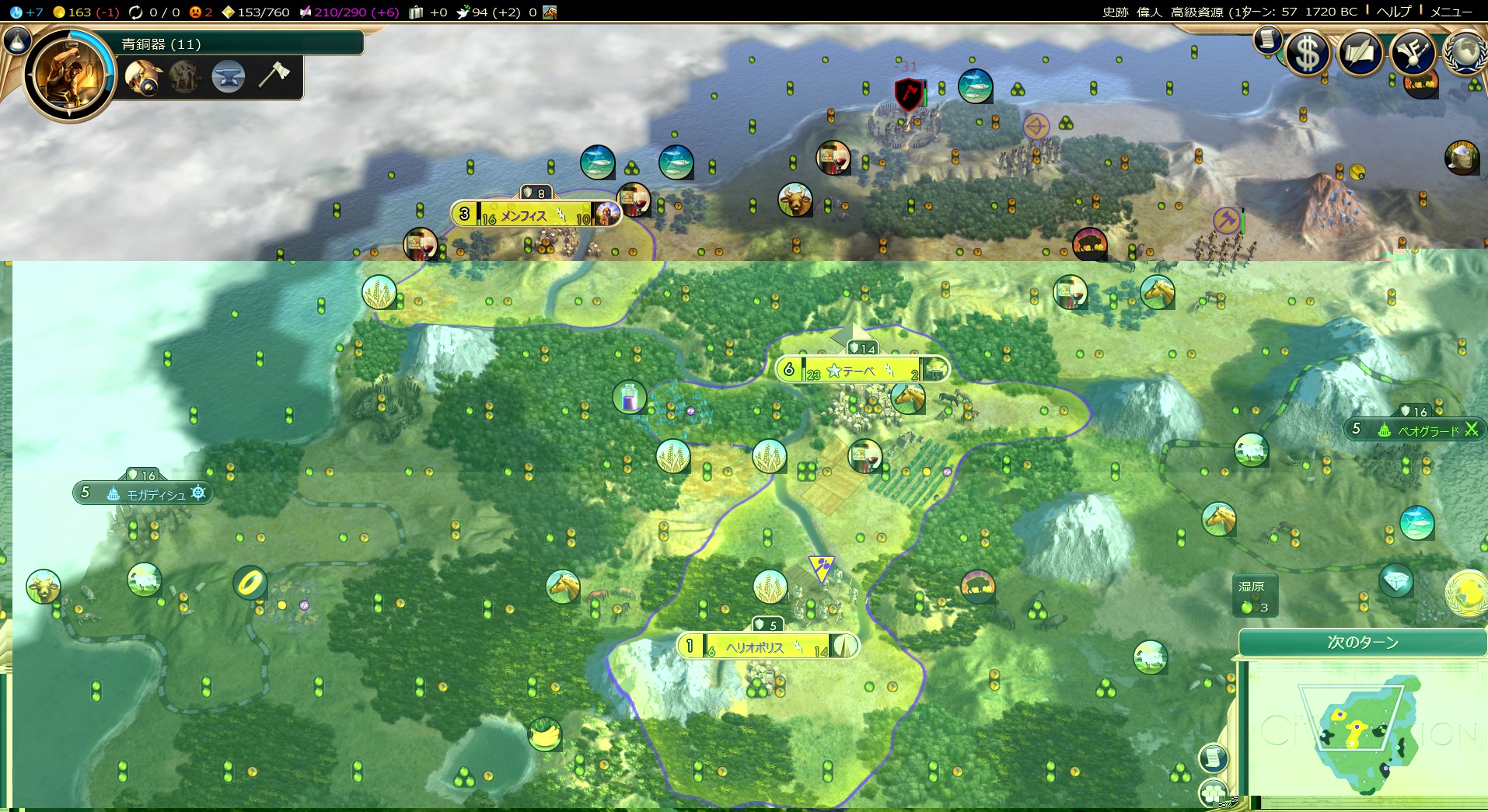The height and width of the screenshot is (812, 1488).
Task: Click the 史跡 label in the top bar
Action: point(1115,12)
